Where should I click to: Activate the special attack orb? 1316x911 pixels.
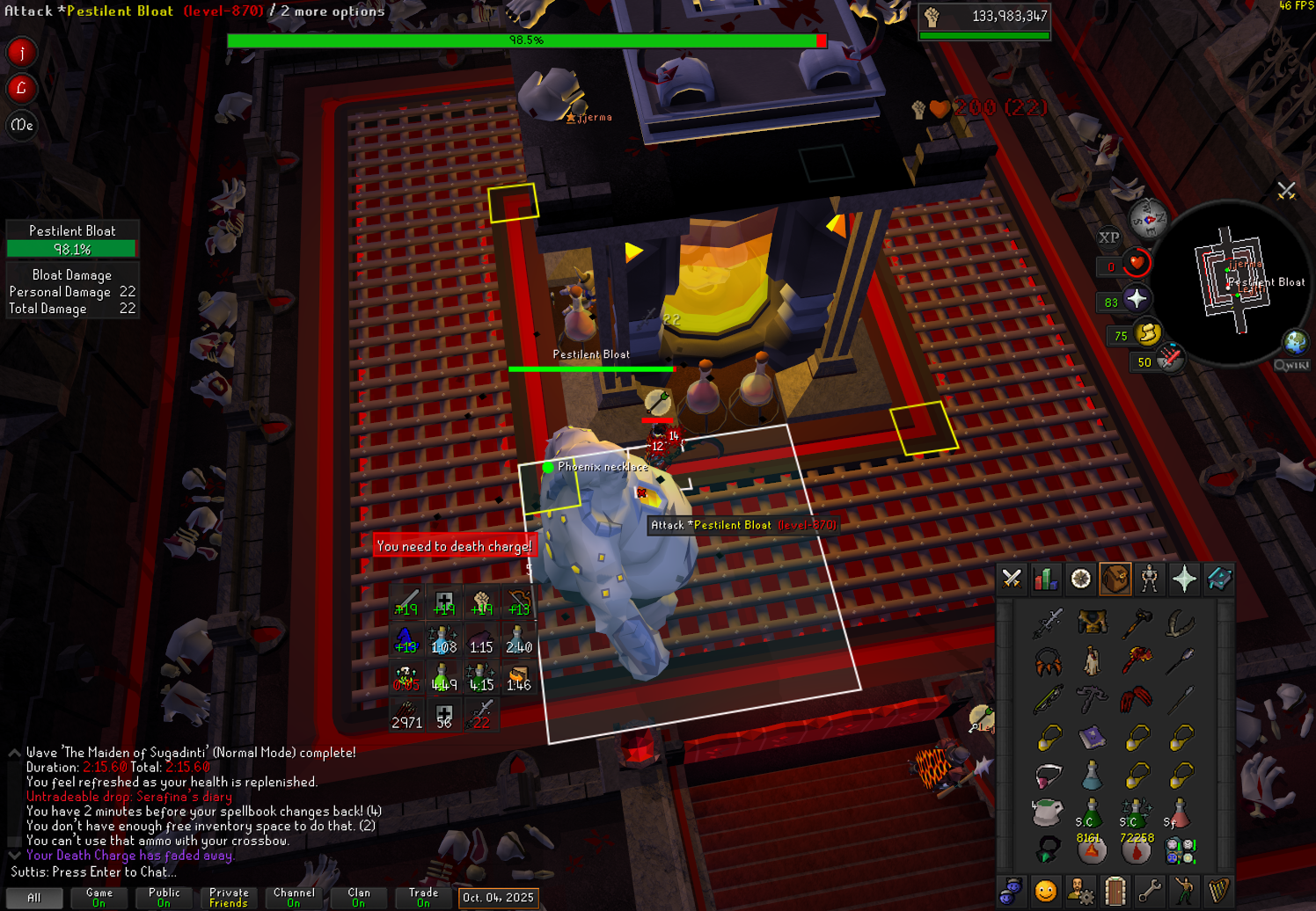pos(1170,359)
